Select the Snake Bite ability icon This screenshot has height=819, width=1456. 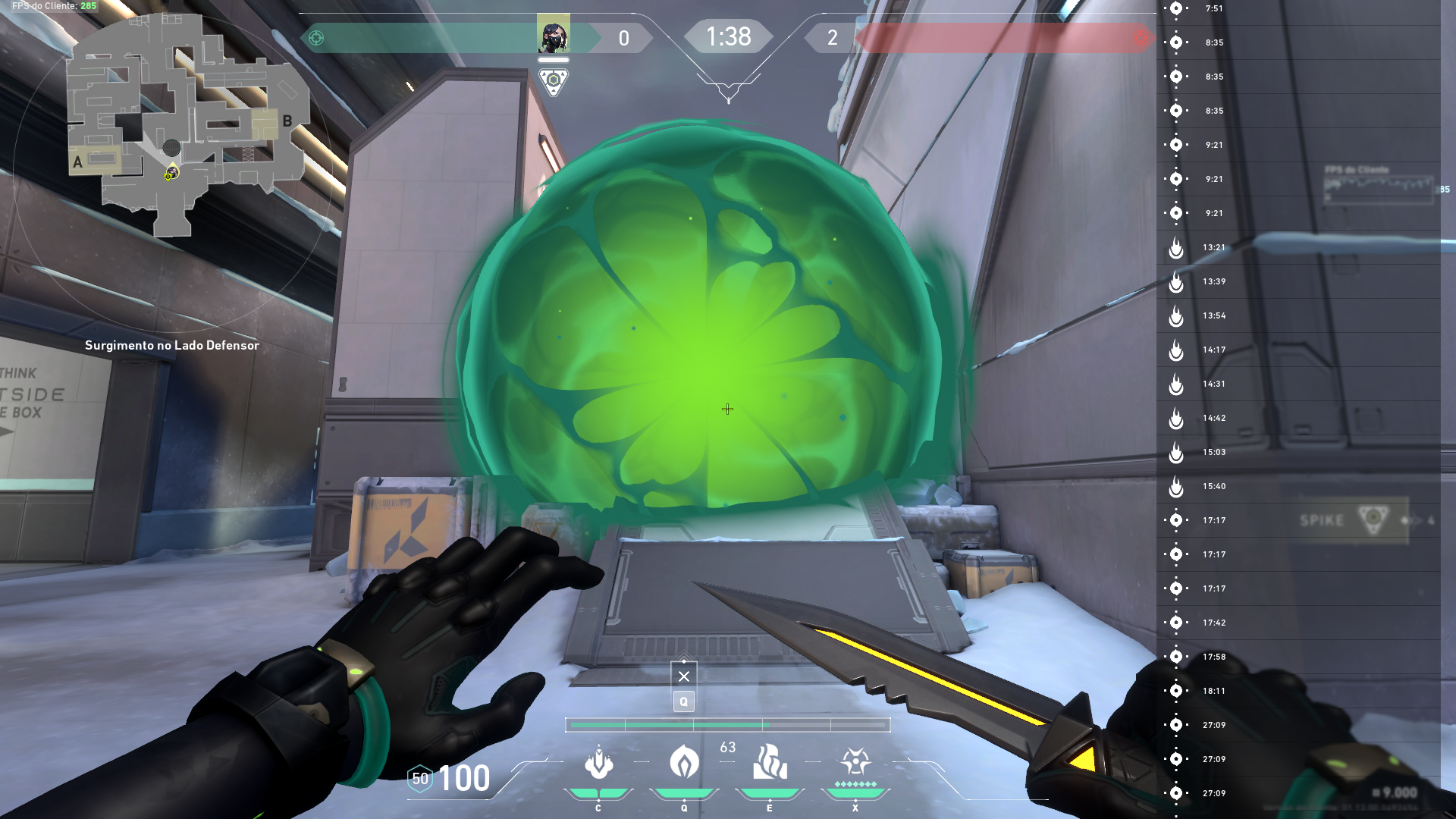pos(598,762)
